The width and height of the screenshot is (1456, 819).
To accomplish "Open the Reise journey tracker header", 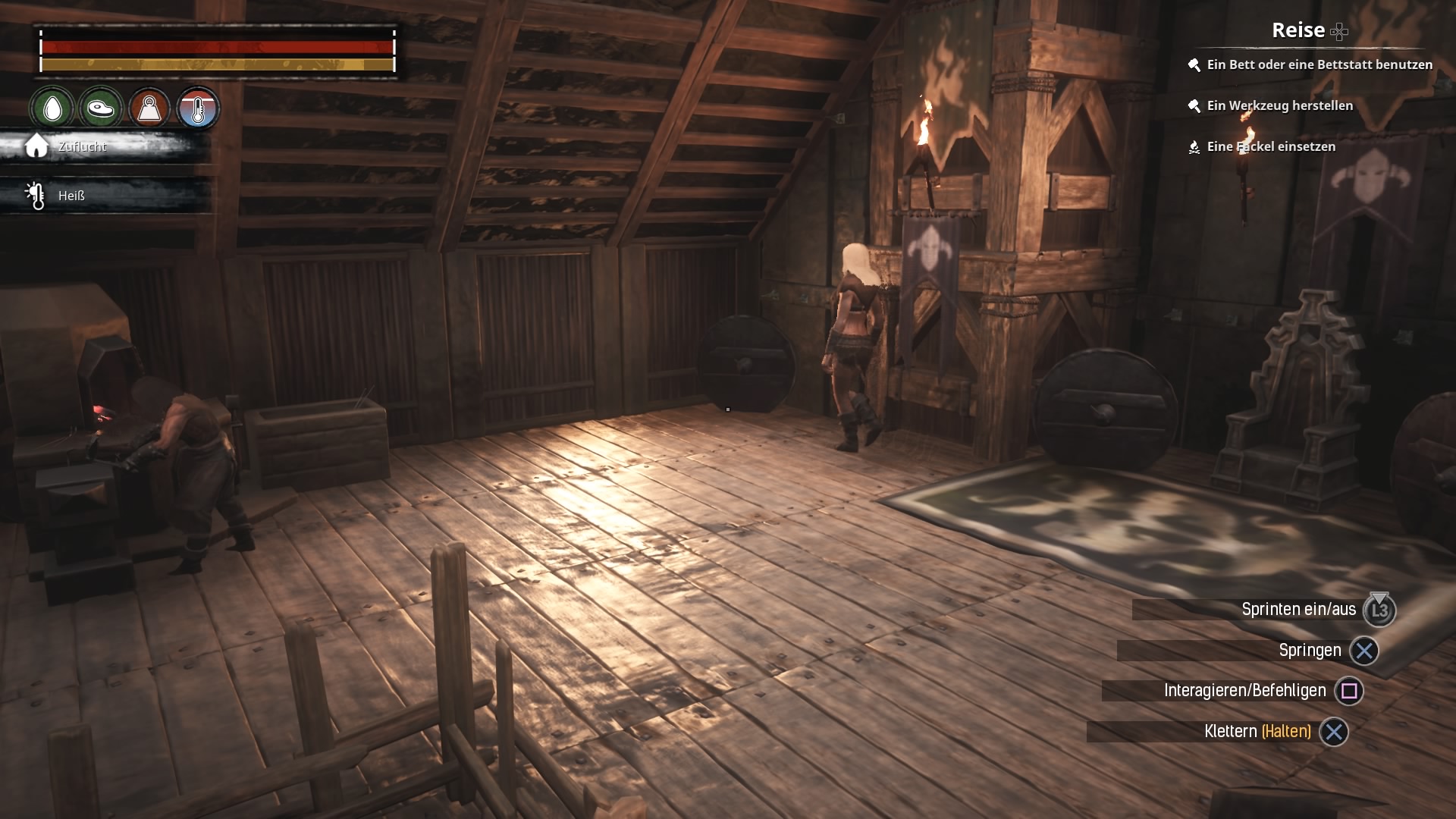I will coord(1298,30).
